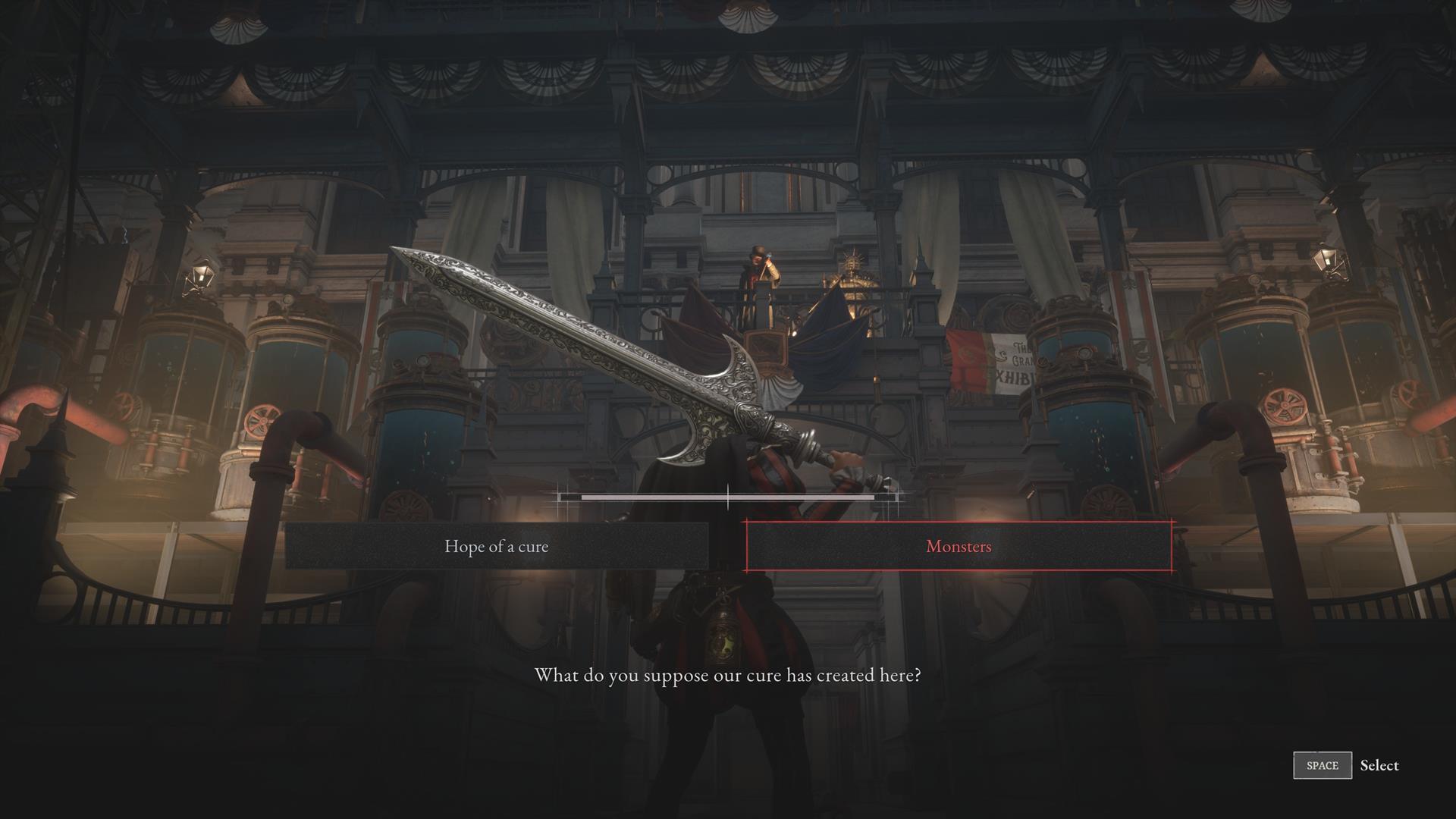Choose the "Hope of a cure" reply
Screen dimensions: 1456x819
[497, 546]
